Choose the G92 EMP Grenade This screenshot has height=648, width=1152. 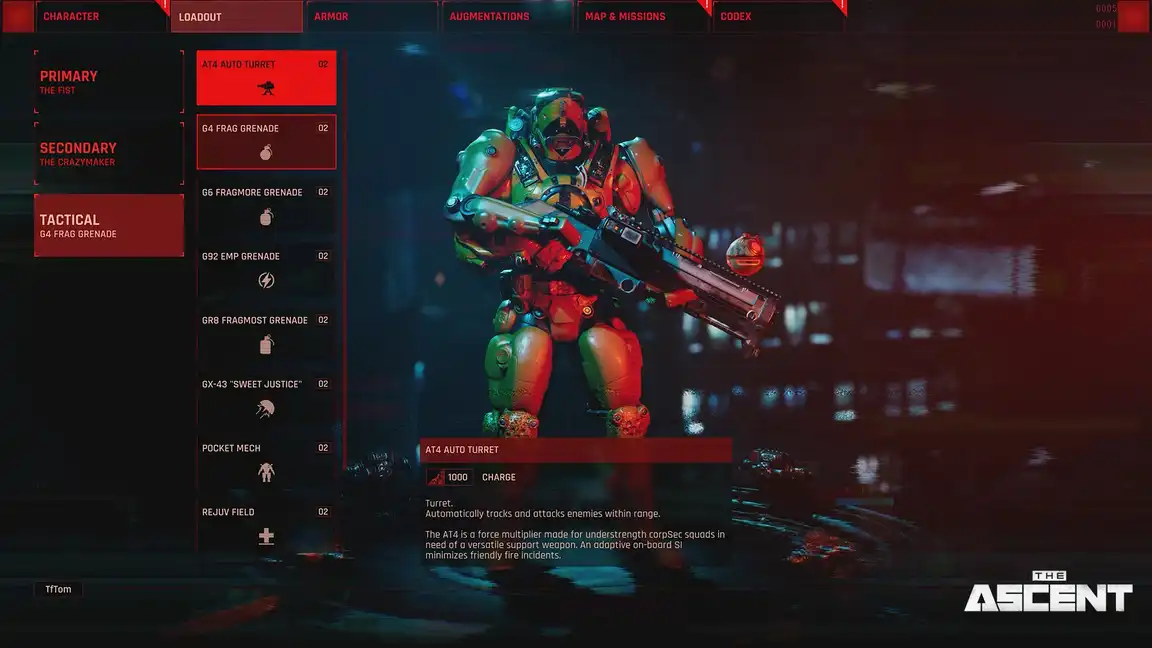(266, 270)
